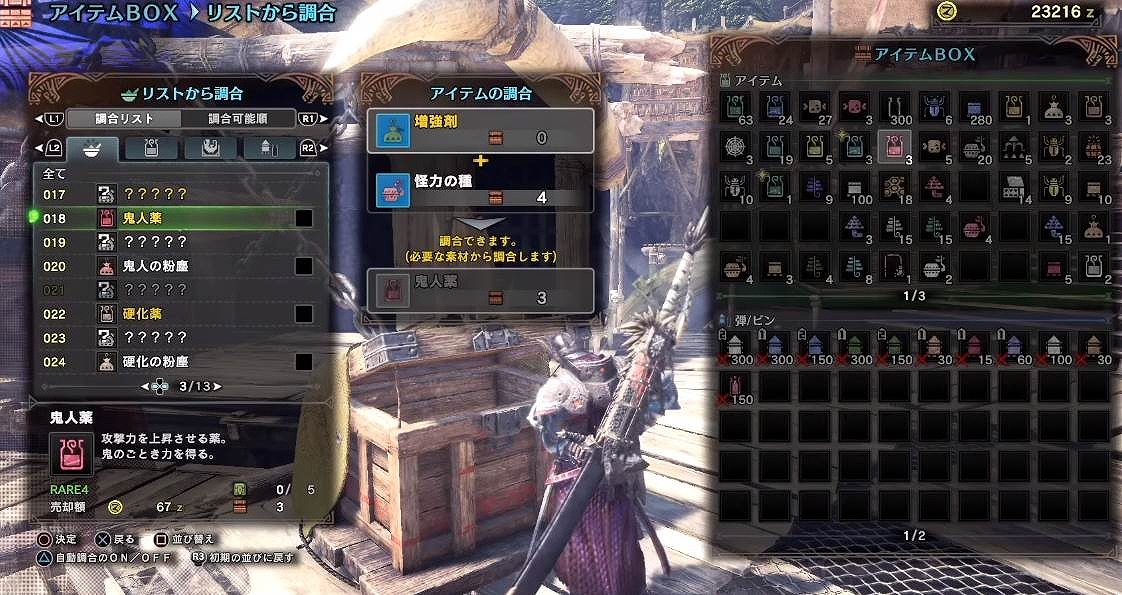This screenshot has width=1122, height=595.
Task: Select the ammo slot holding 100
Action: click(x=1054, y=346)
